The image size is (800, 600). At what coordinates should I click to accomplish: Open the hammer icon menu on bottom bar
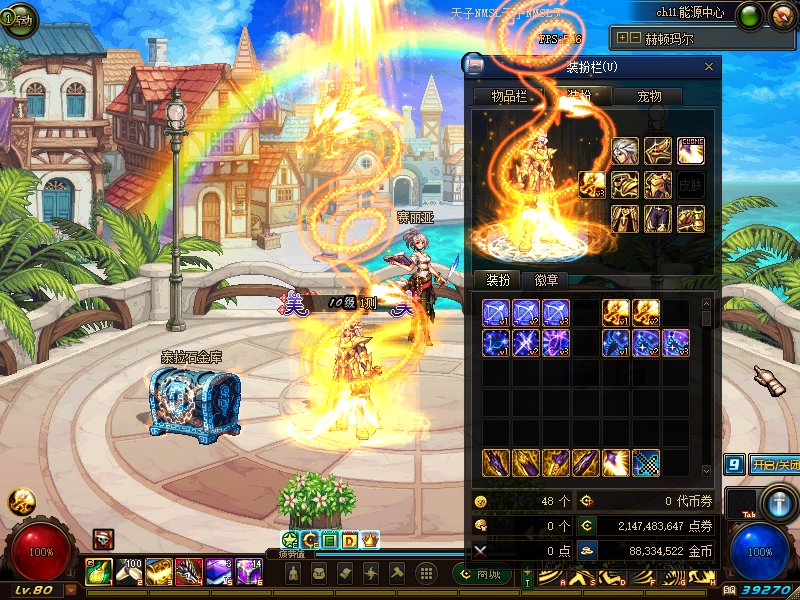click(x=397, y=573)
